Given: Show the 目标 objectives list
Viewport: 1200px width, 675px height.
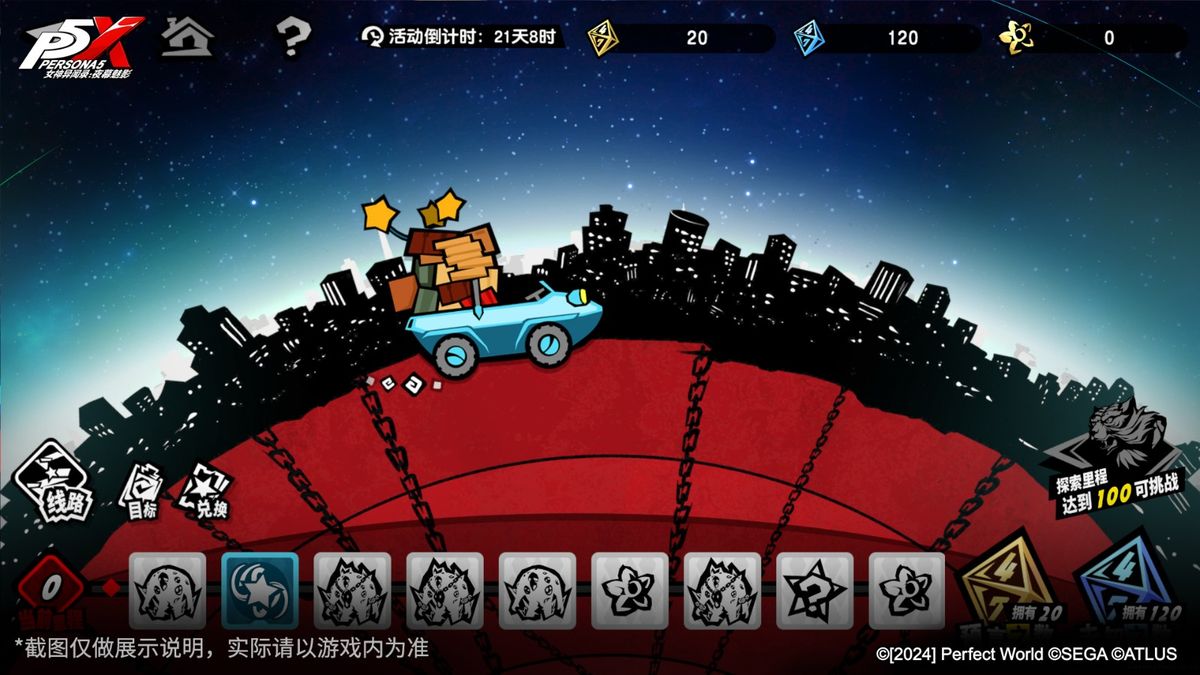Looking at the screenshot, I should [141, 489].
